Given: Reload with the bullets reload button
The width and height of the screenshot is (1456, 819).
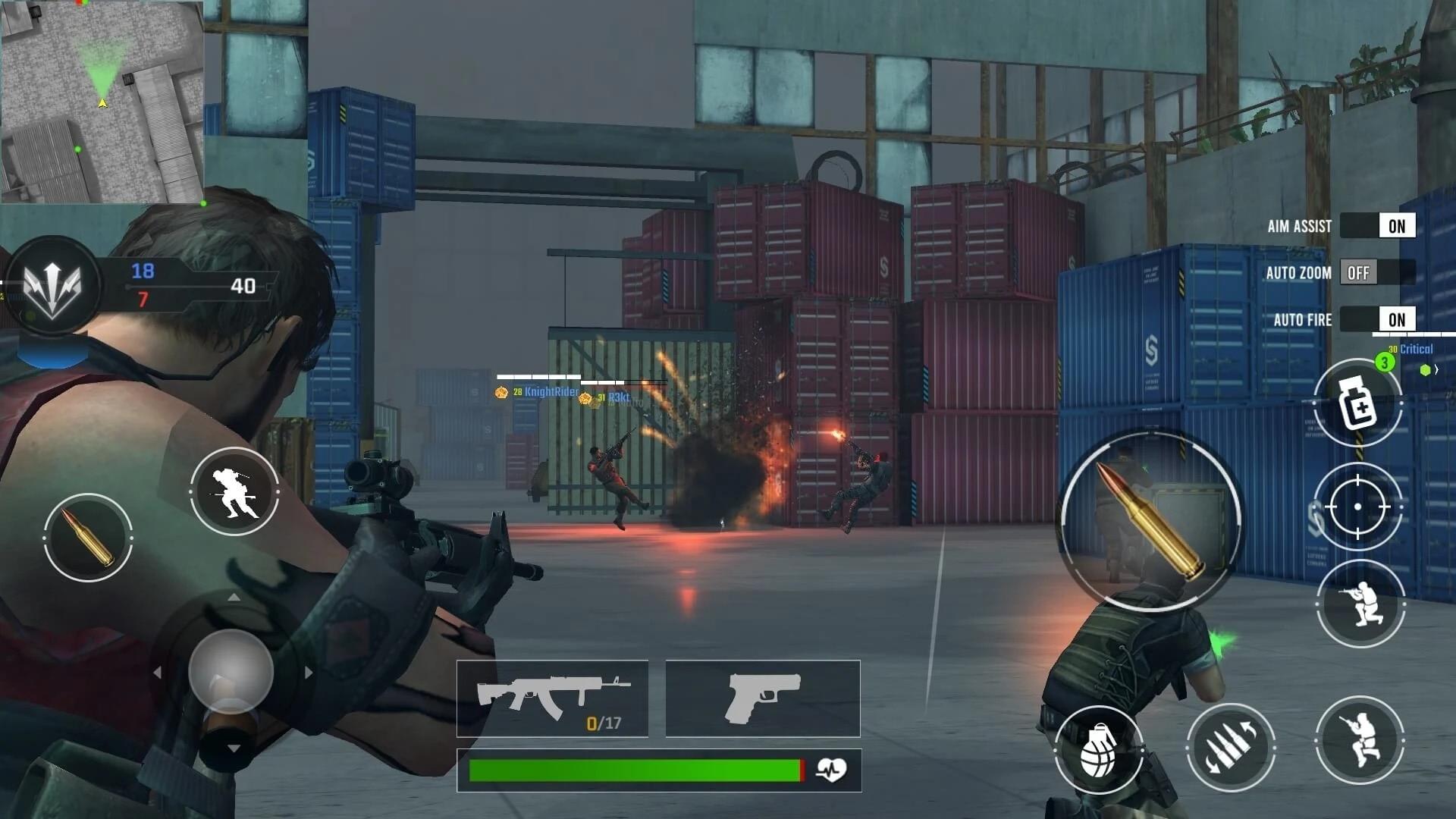Looking at the screenshot, I should point(1230,747).
